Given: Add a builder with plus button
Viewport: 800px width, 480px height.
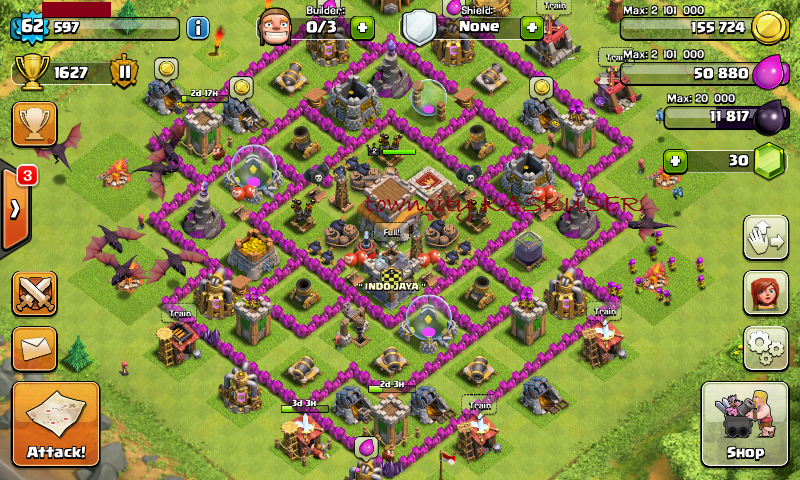Looking at the screenshot, I should click(362, 27).
